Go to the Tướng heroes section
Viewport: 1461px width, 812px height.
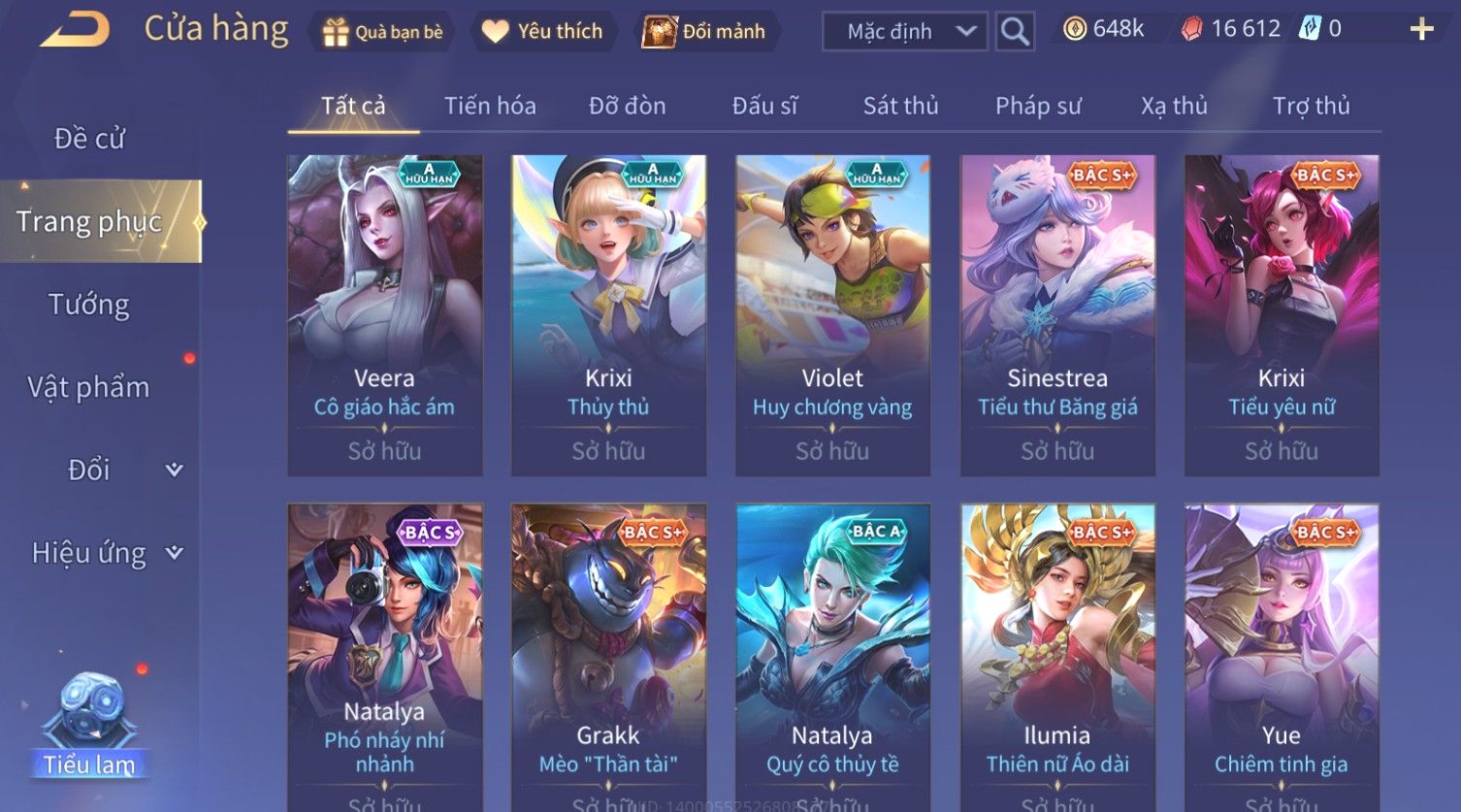[x=89, y=305]
